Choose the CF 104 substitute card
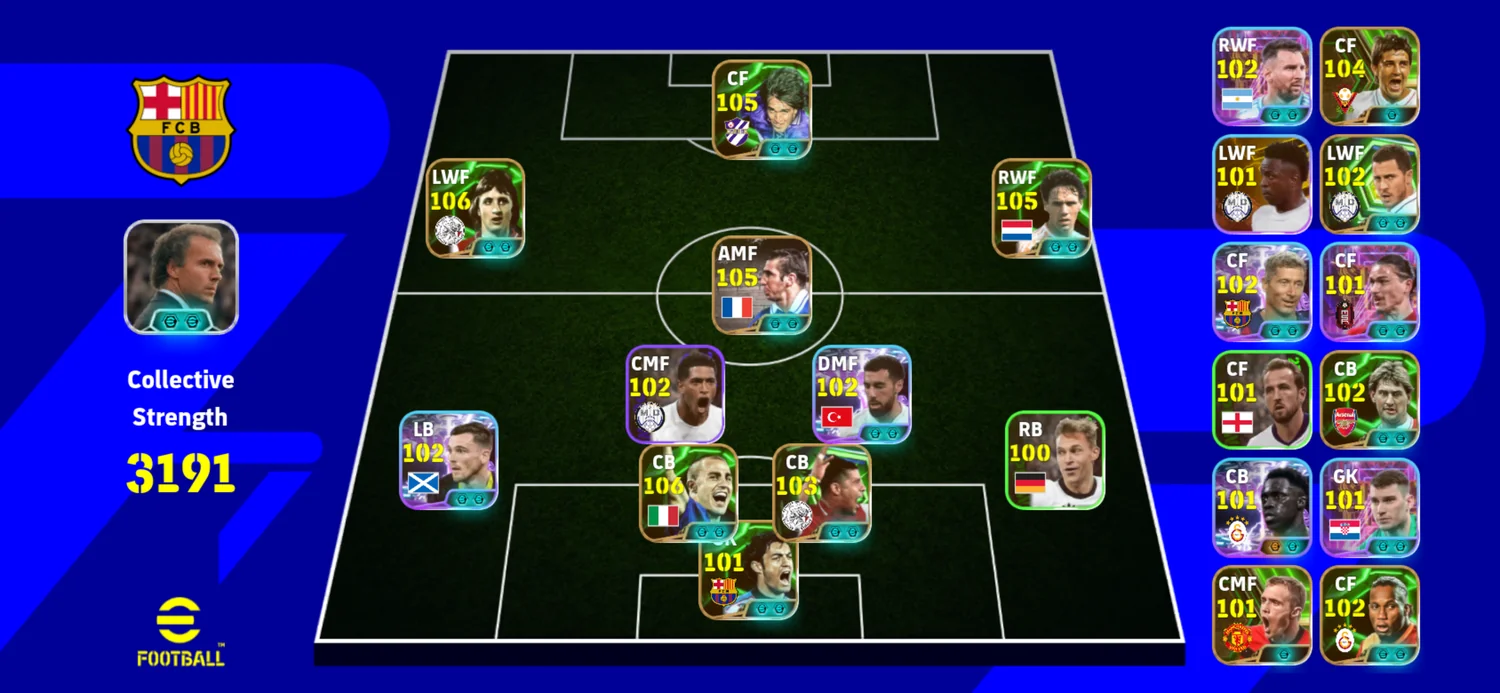The image size is (1500, 693). pos(1369,76)
